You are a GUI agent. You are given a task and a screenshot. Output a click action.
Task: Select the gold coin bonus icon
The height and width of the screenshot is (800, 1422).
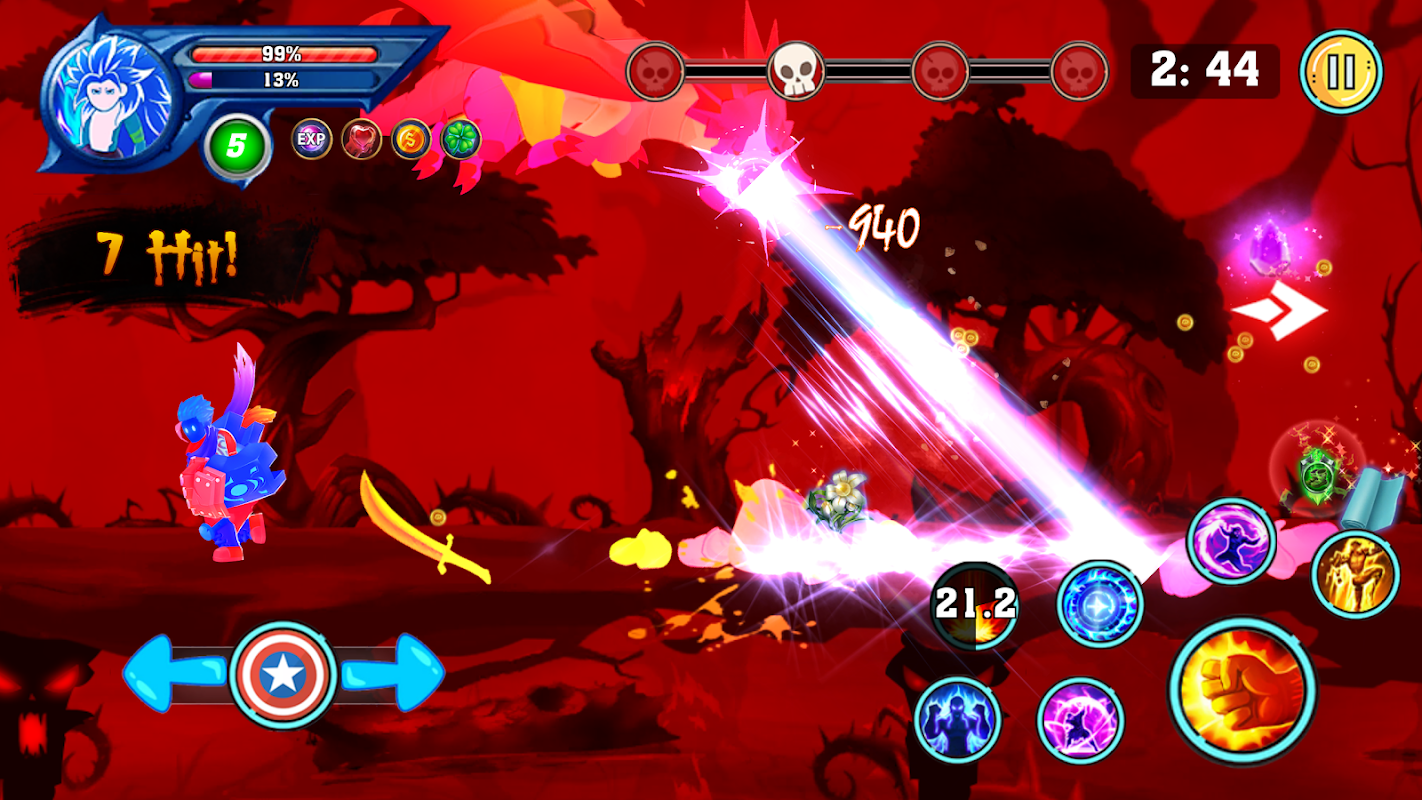pos(411,139)
